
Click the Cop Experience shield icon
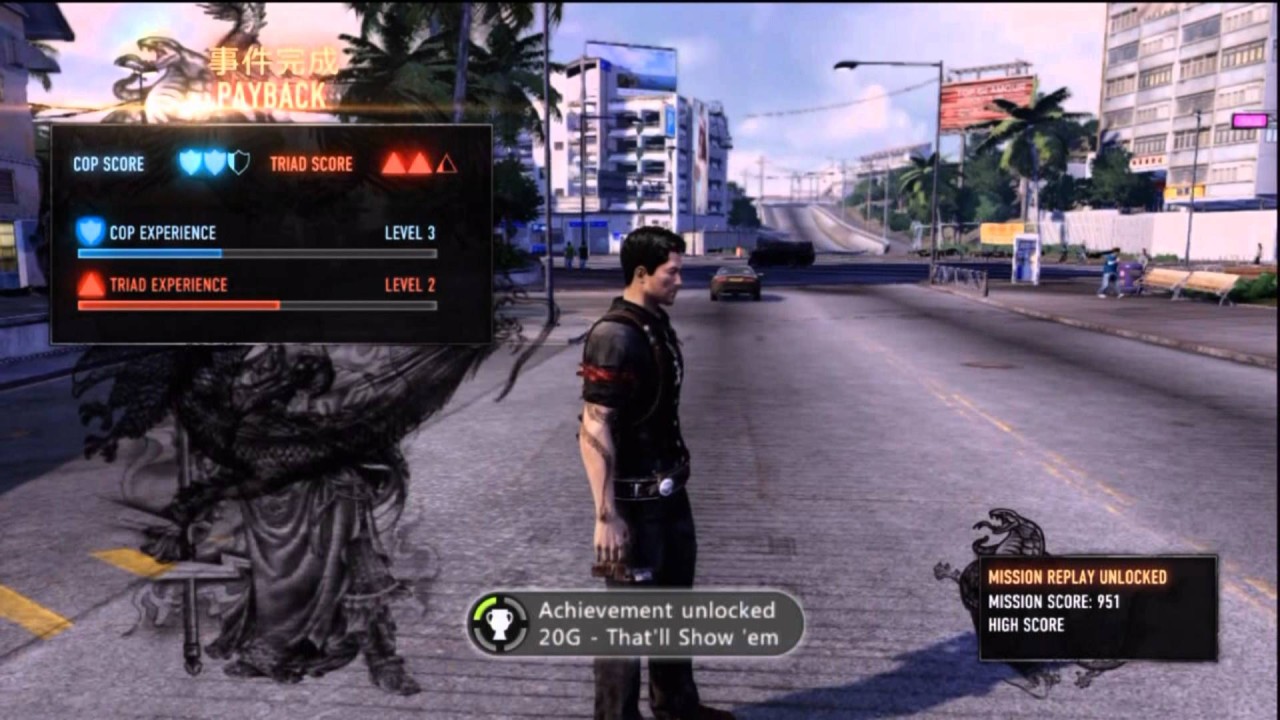coord(91,232)
